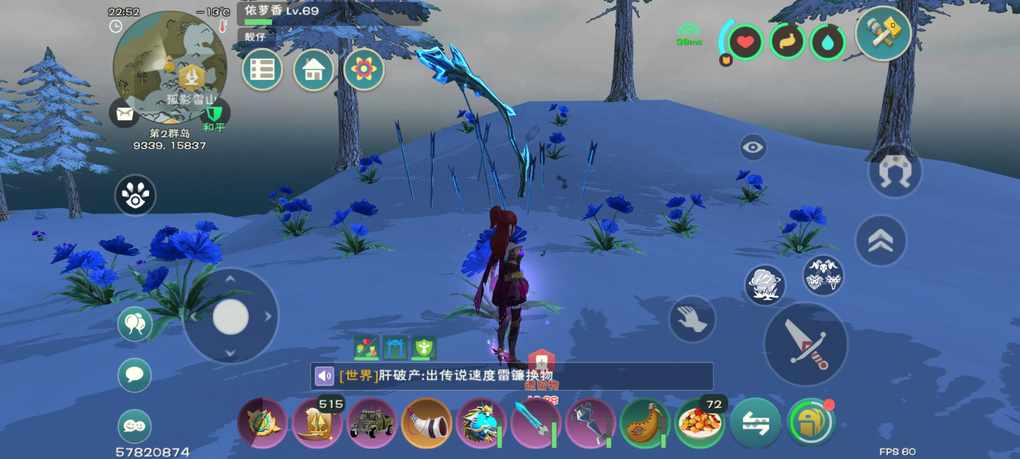Select the golden ship hotbar slot
The width and height of the screenshot is (1020, 459).
point(317,423)
